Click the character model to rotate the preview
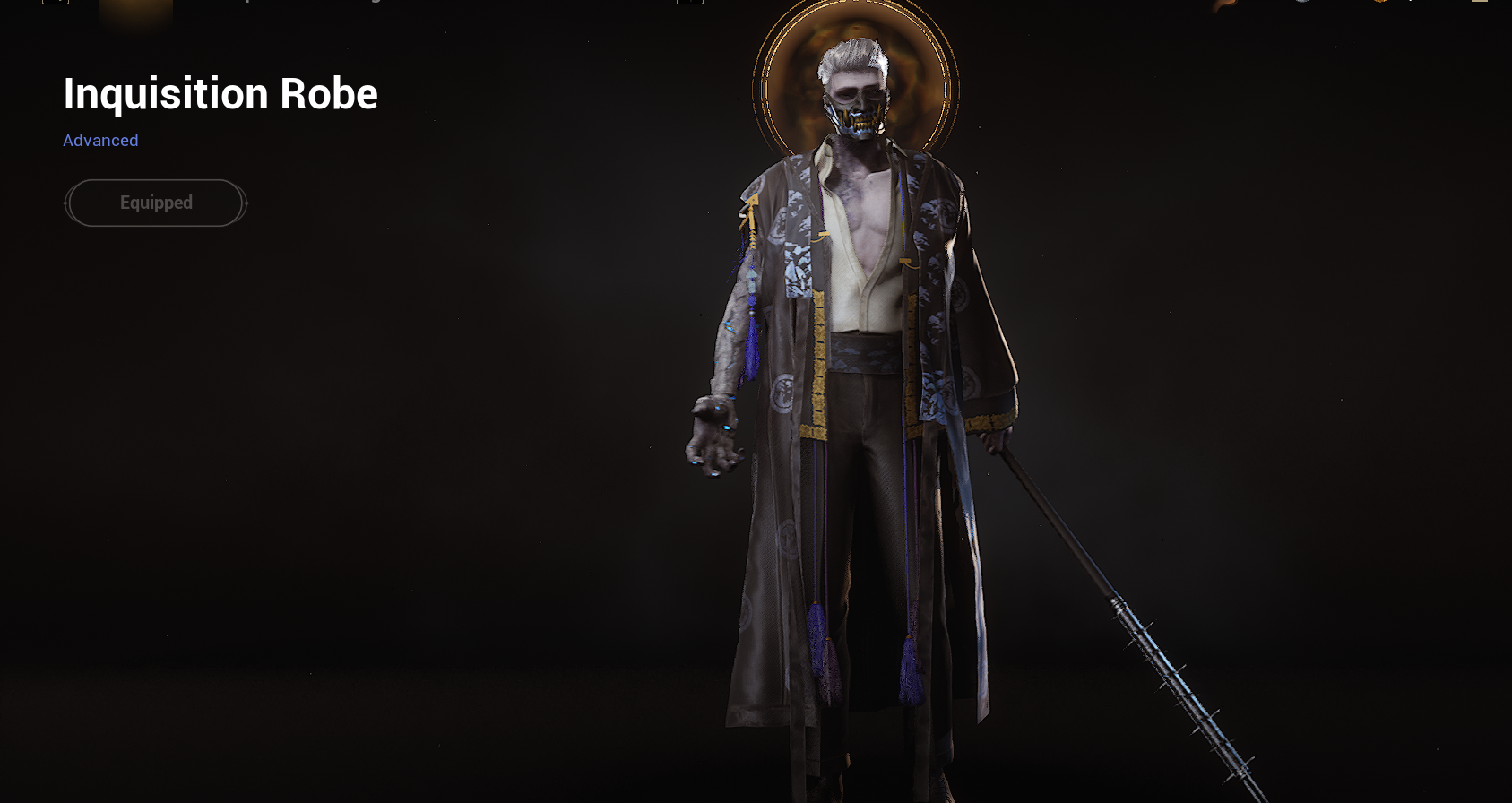This screenshot has height=803, width=1512. [860, 403]
